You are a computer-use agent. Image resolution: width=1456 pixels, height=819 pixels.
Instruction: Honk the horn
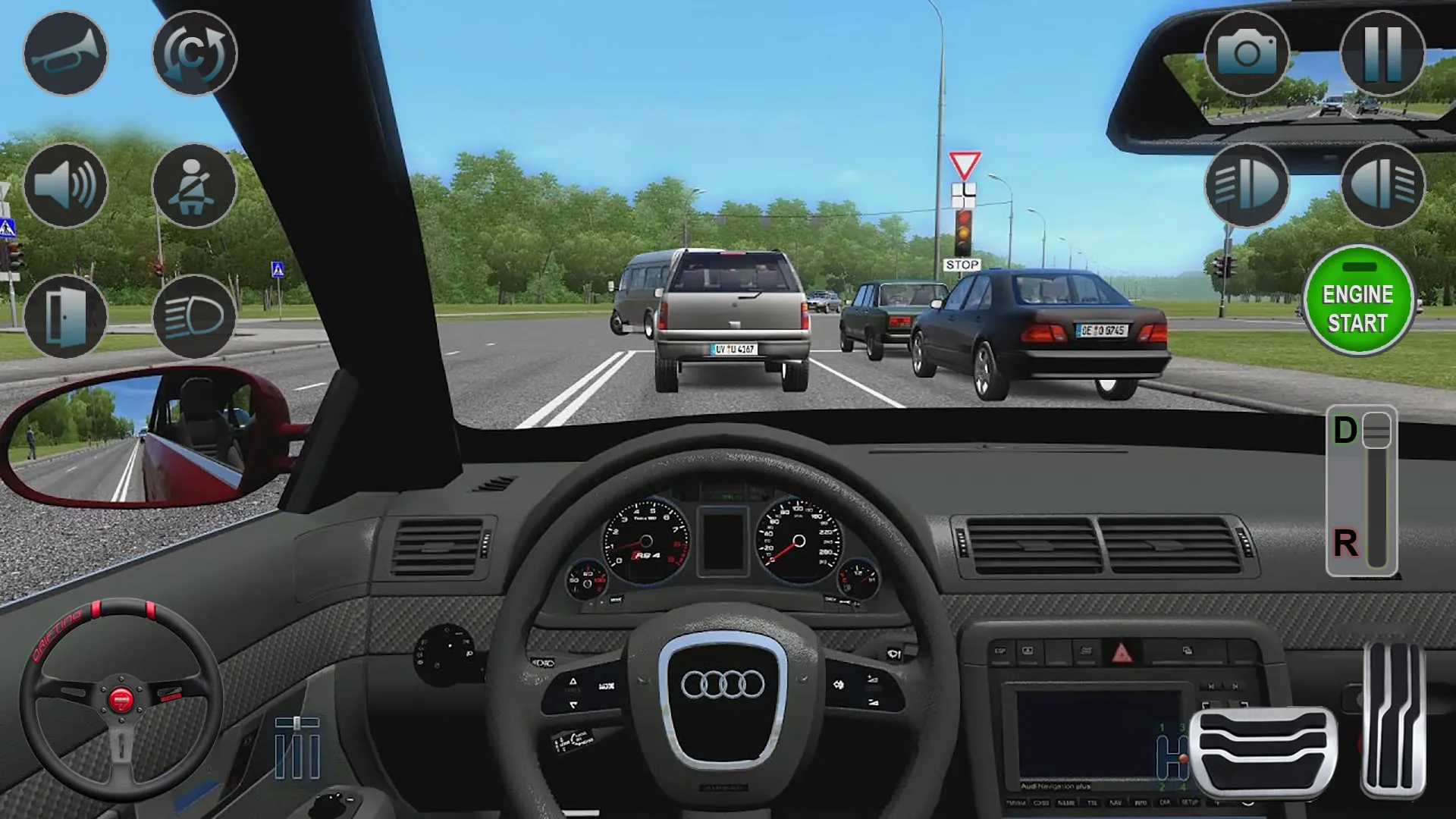click(64, 53)
